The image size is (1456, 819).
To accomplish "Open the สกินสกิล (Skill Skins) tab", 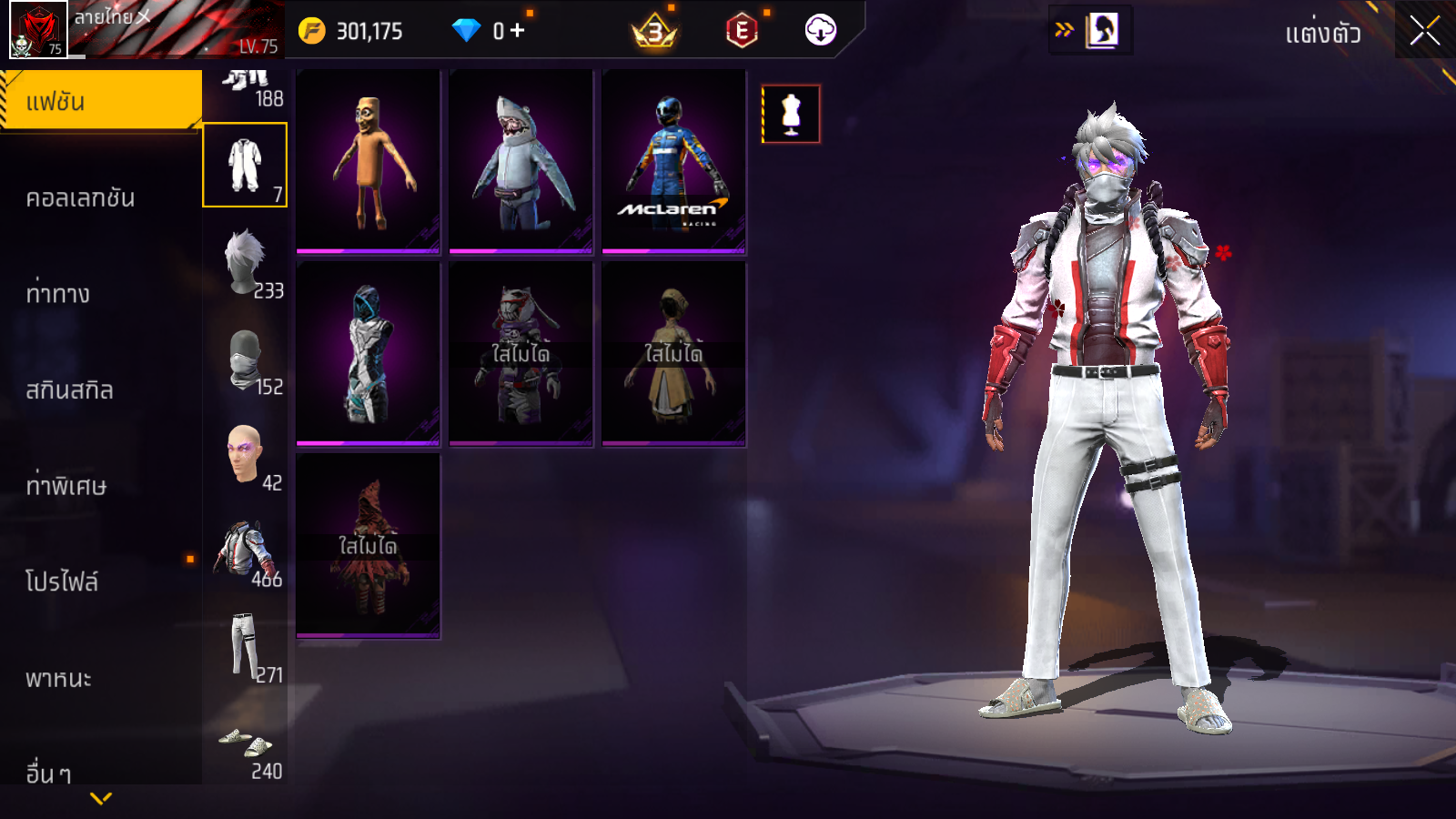I will [x=69, y=389].
